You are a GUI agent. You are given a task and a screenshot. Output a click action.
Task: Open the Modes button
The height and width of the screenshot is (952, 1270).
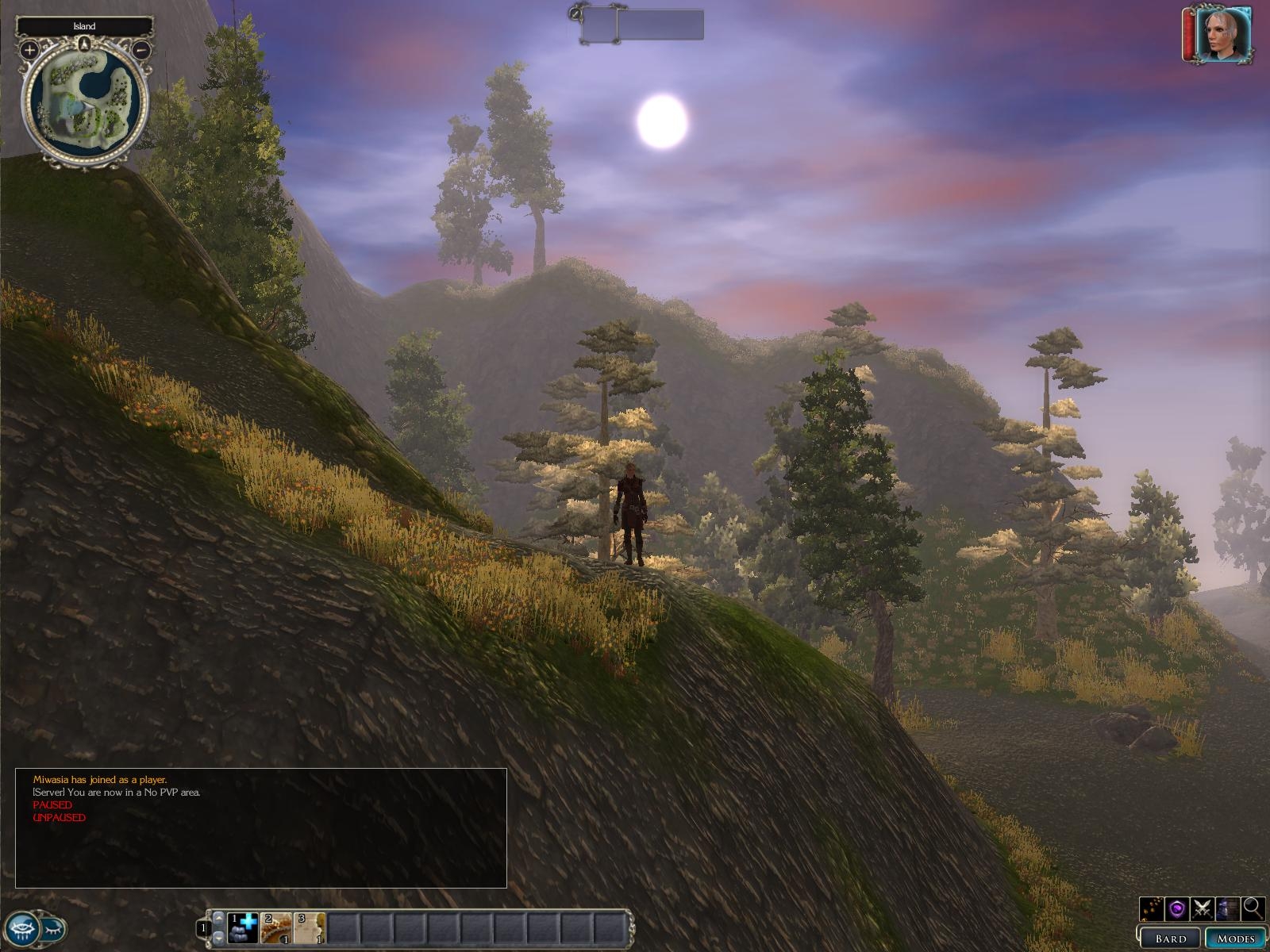[1236, 939]
